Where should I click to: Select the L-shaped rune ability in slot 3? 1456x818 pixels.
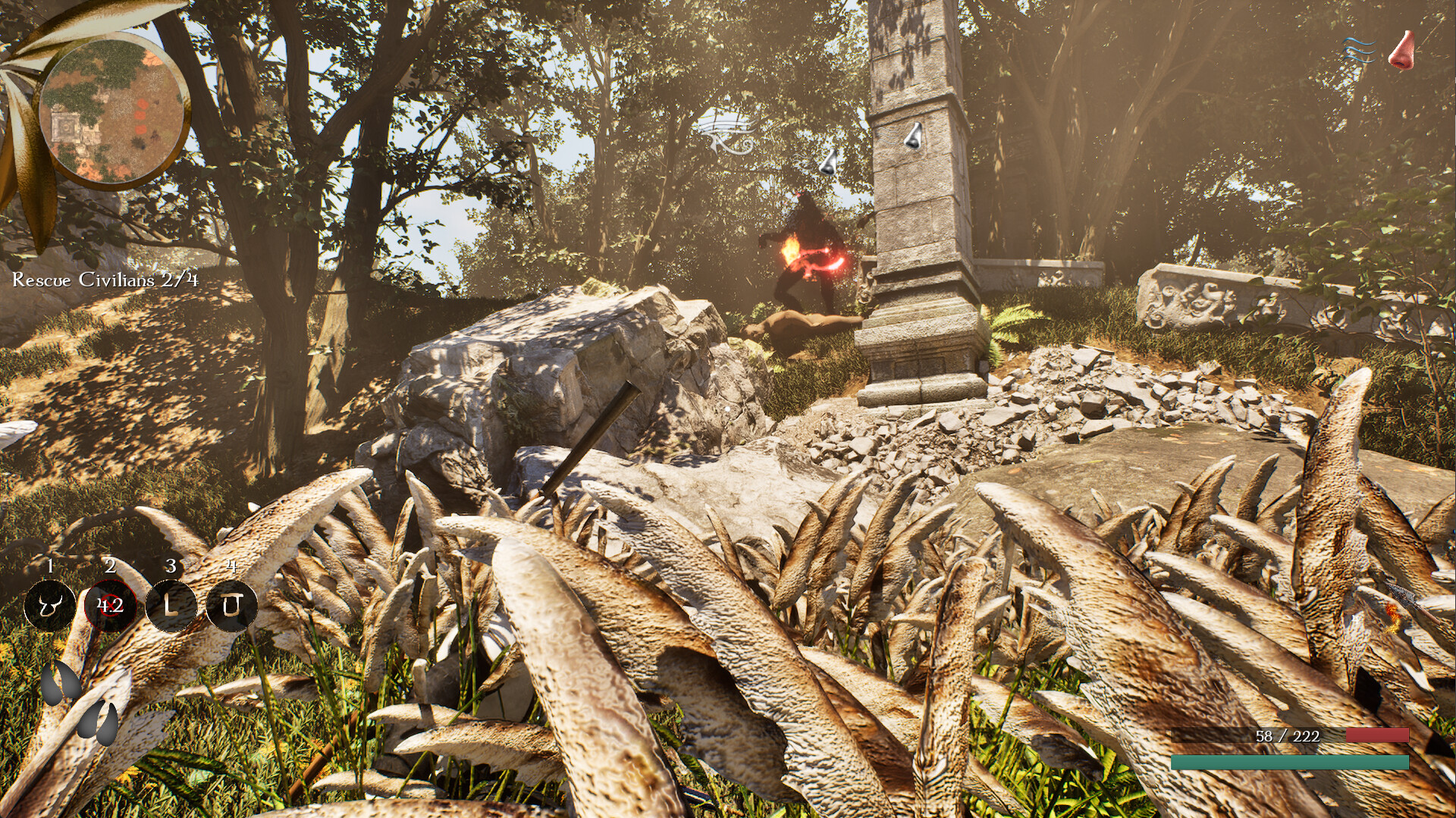tap(171, 606)
